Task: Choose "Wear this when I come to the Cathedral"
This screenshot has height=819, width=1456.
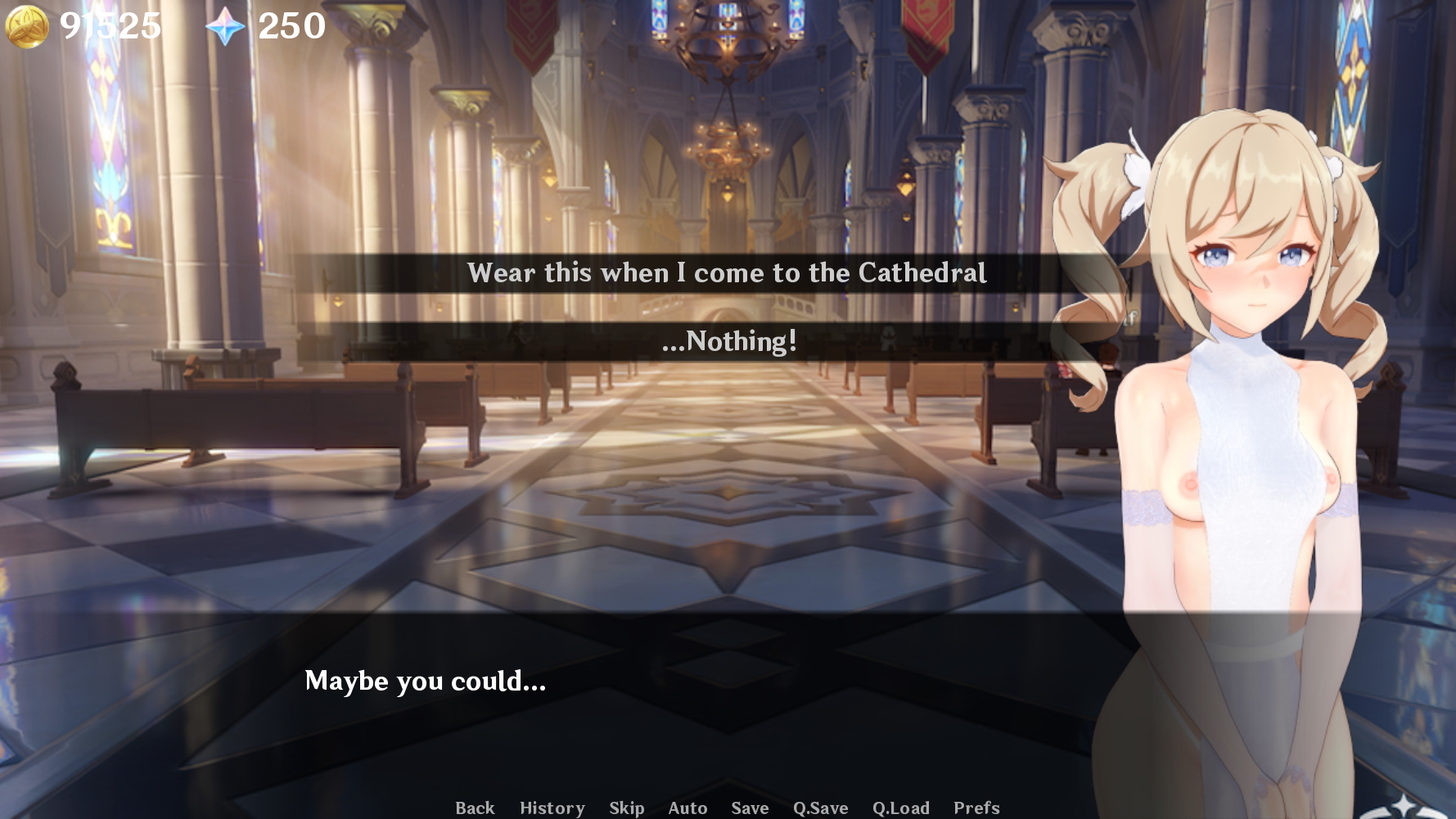Action: tap(727, 273)
